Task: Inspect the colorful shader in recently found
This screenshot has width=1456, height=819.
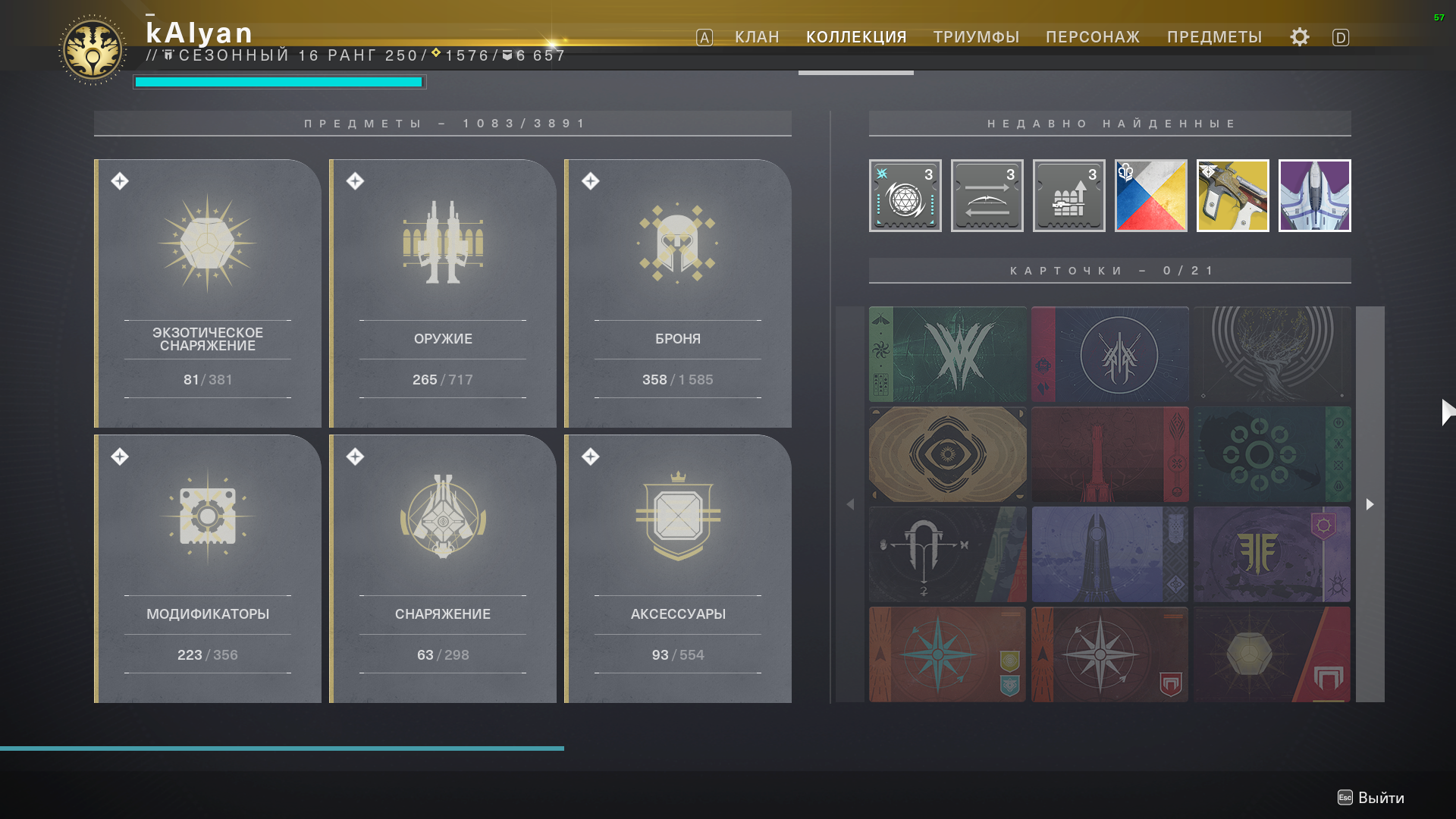Action: click(x=1150, y=196)
